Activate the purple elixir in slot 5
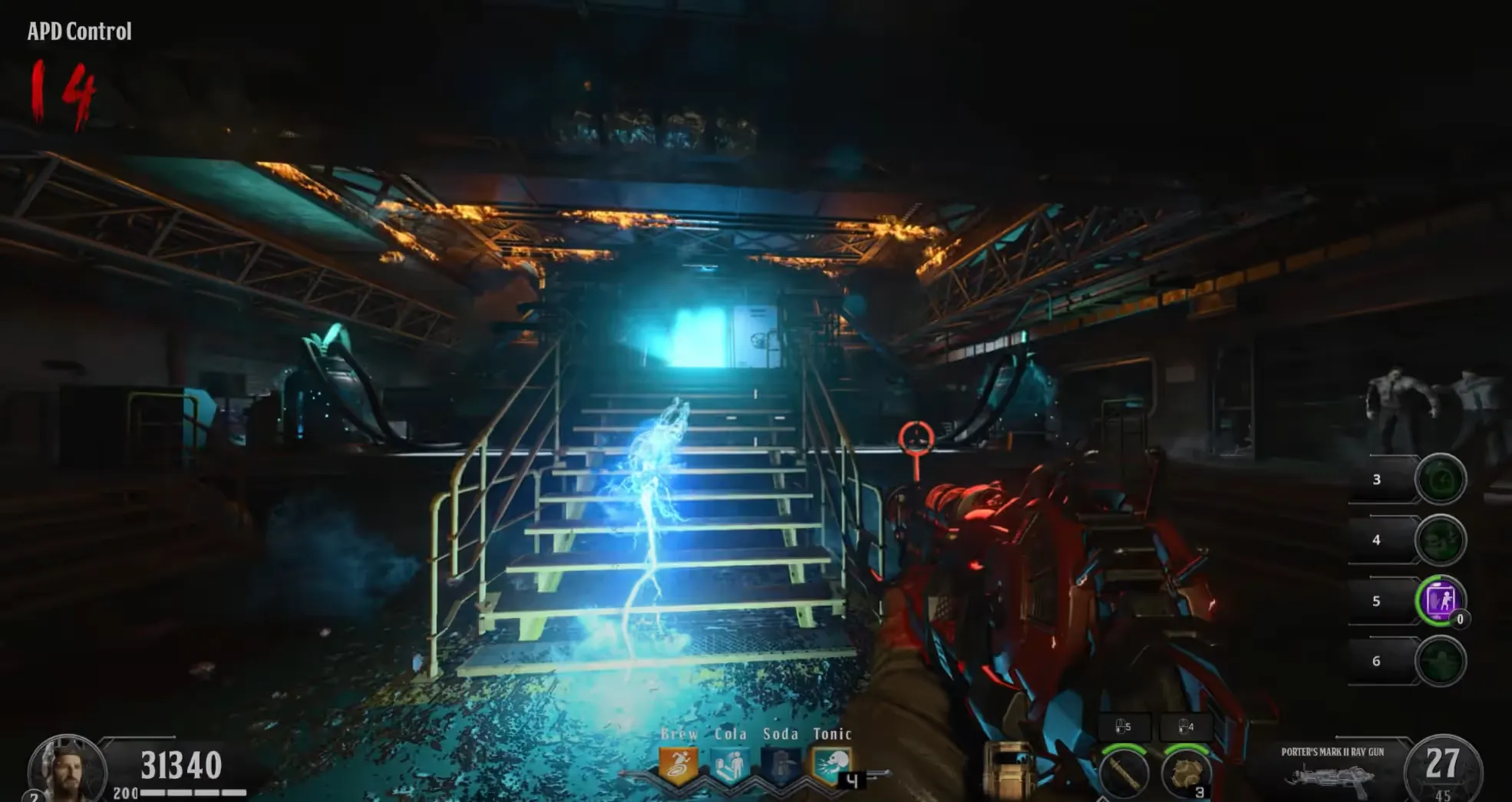This screenshot has width=1512, height=802. point(1440,600)
